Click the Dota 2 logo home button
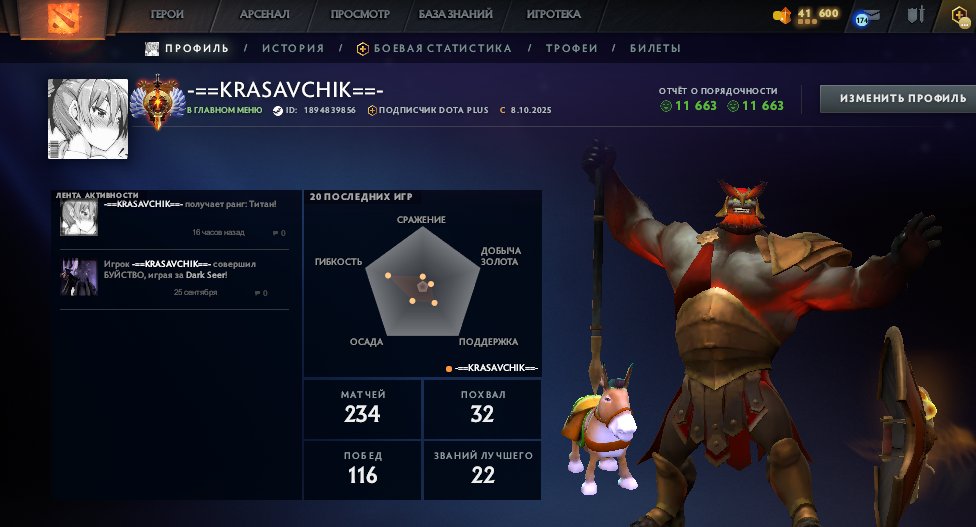Viewport: 976px width, 527px height. pyautogui.click(x=67, y=17)
